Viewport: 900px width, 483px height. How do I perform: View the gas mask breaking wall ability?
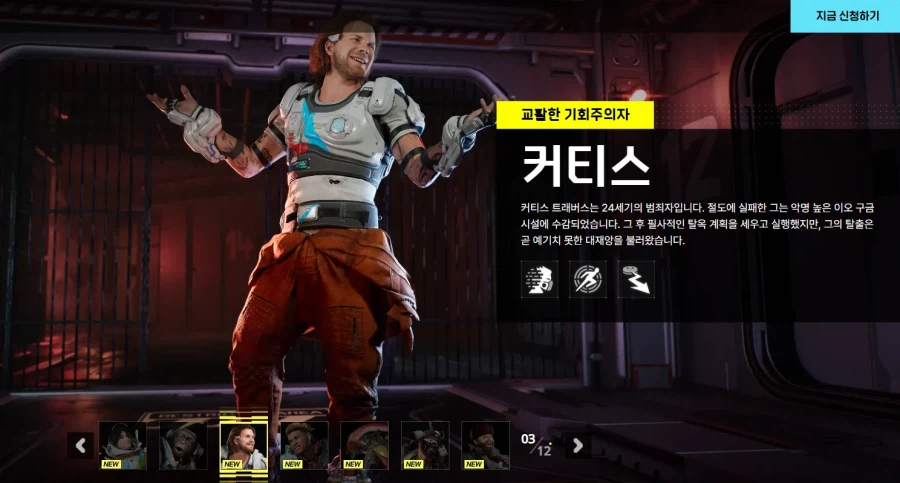click(540, 280)
